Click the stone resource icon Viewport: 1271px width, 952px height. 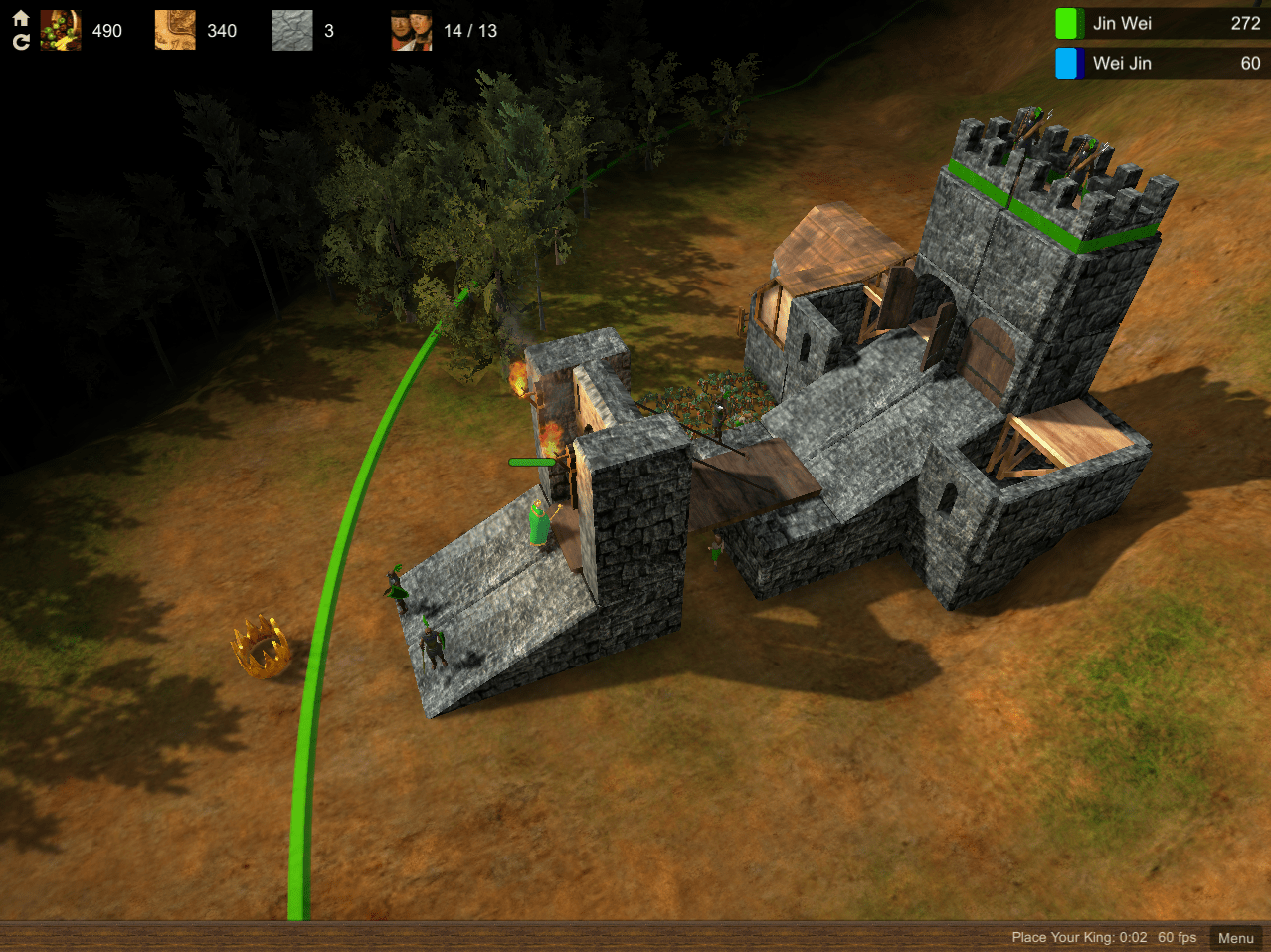292,31
